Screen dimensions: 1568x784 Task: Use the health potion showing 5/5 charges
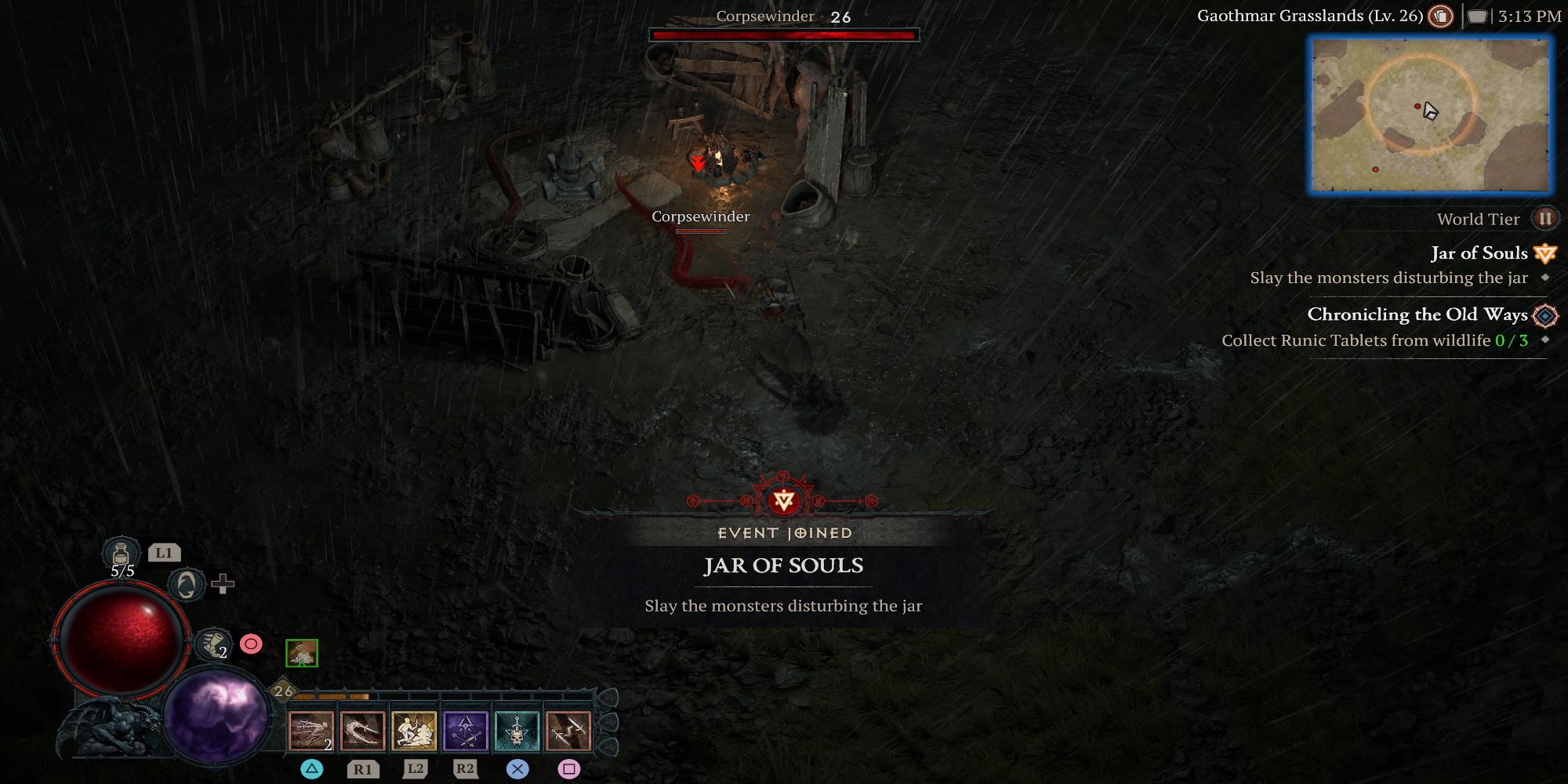[121, 554]
